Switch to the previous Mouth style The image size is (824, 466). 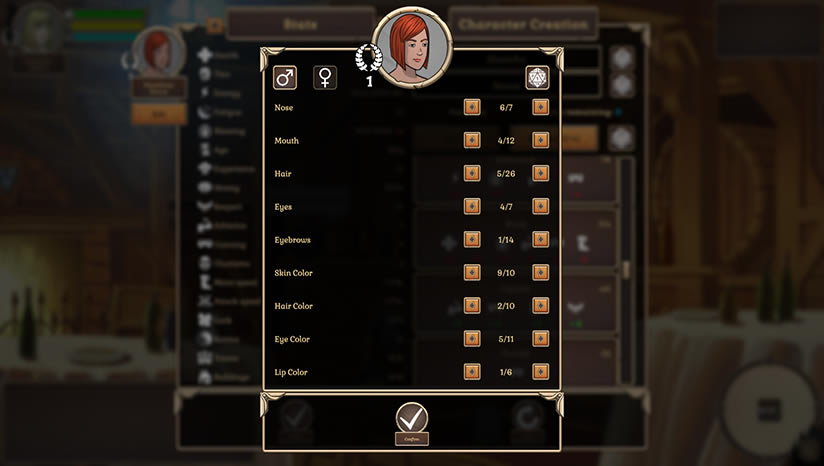click(x=472, y=140)
